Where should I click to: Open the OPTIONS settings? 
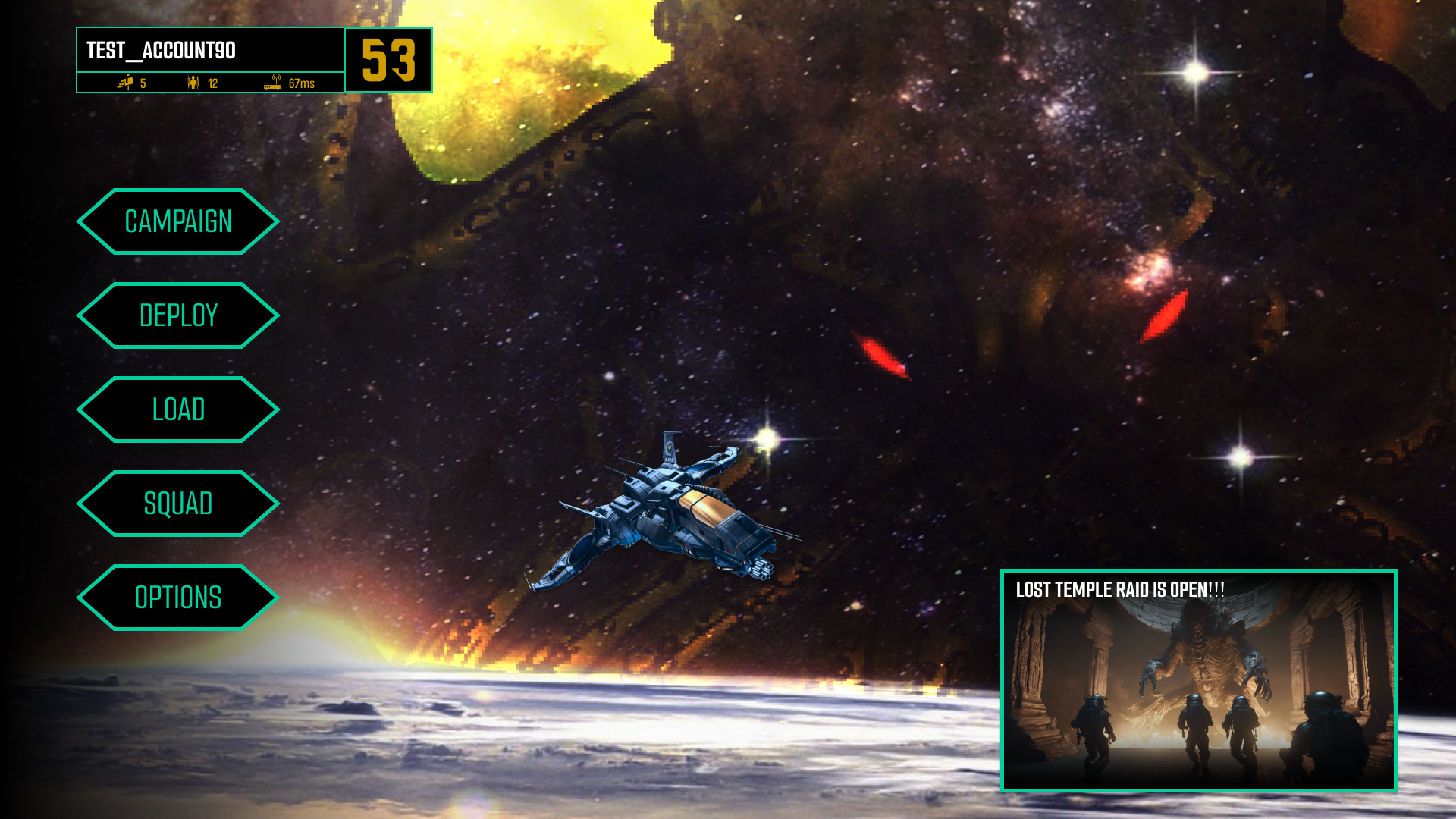[x=178, y=598]
